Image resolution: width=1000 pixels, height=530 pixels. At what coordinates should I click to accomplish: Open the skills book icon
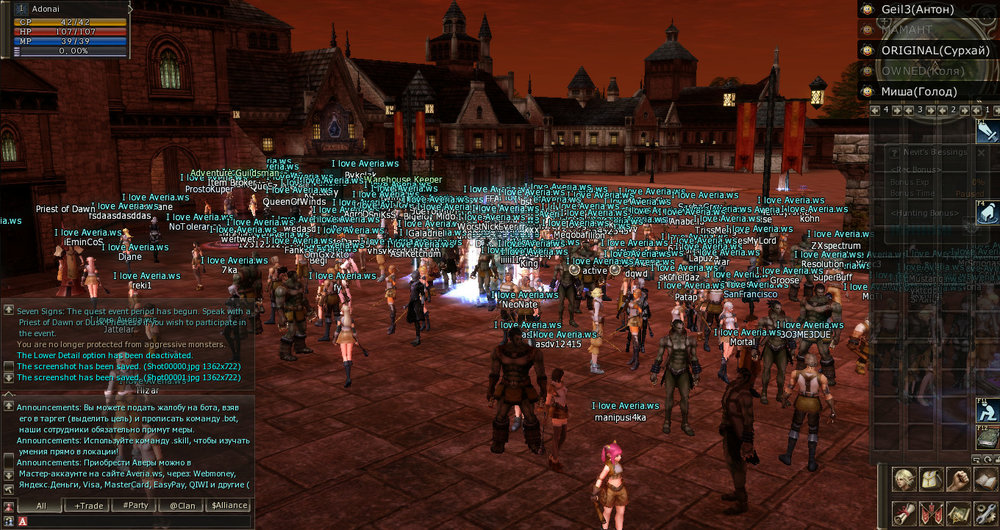point(986,480)
